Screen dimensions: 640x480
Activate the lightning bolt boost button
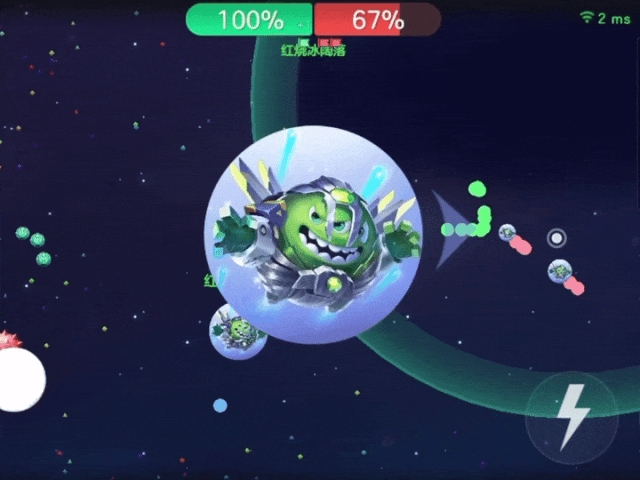coord(573,415)
